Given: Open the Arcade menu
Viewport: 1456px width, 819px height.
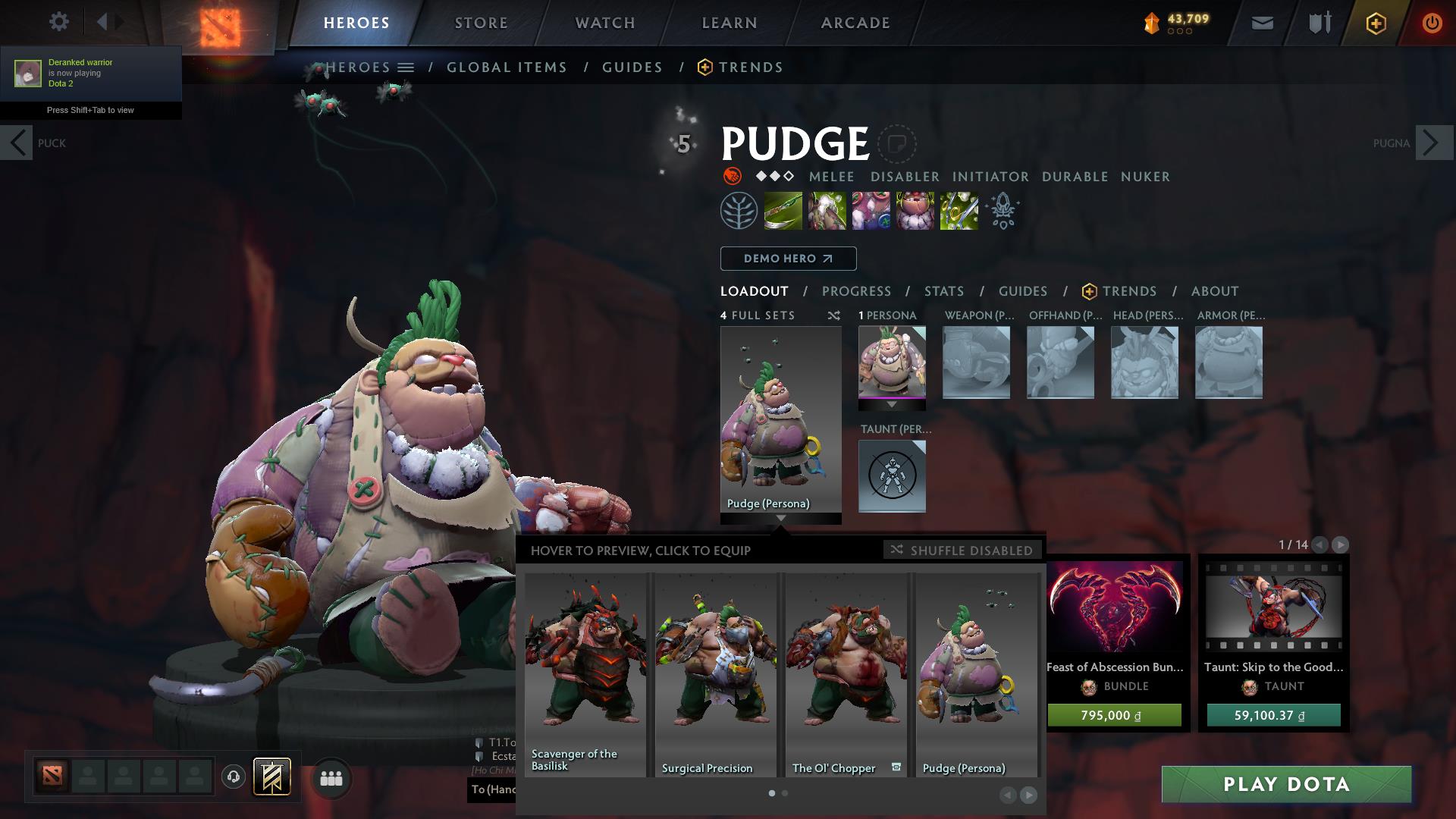Looking at the screenshot, I should [855, 23].
